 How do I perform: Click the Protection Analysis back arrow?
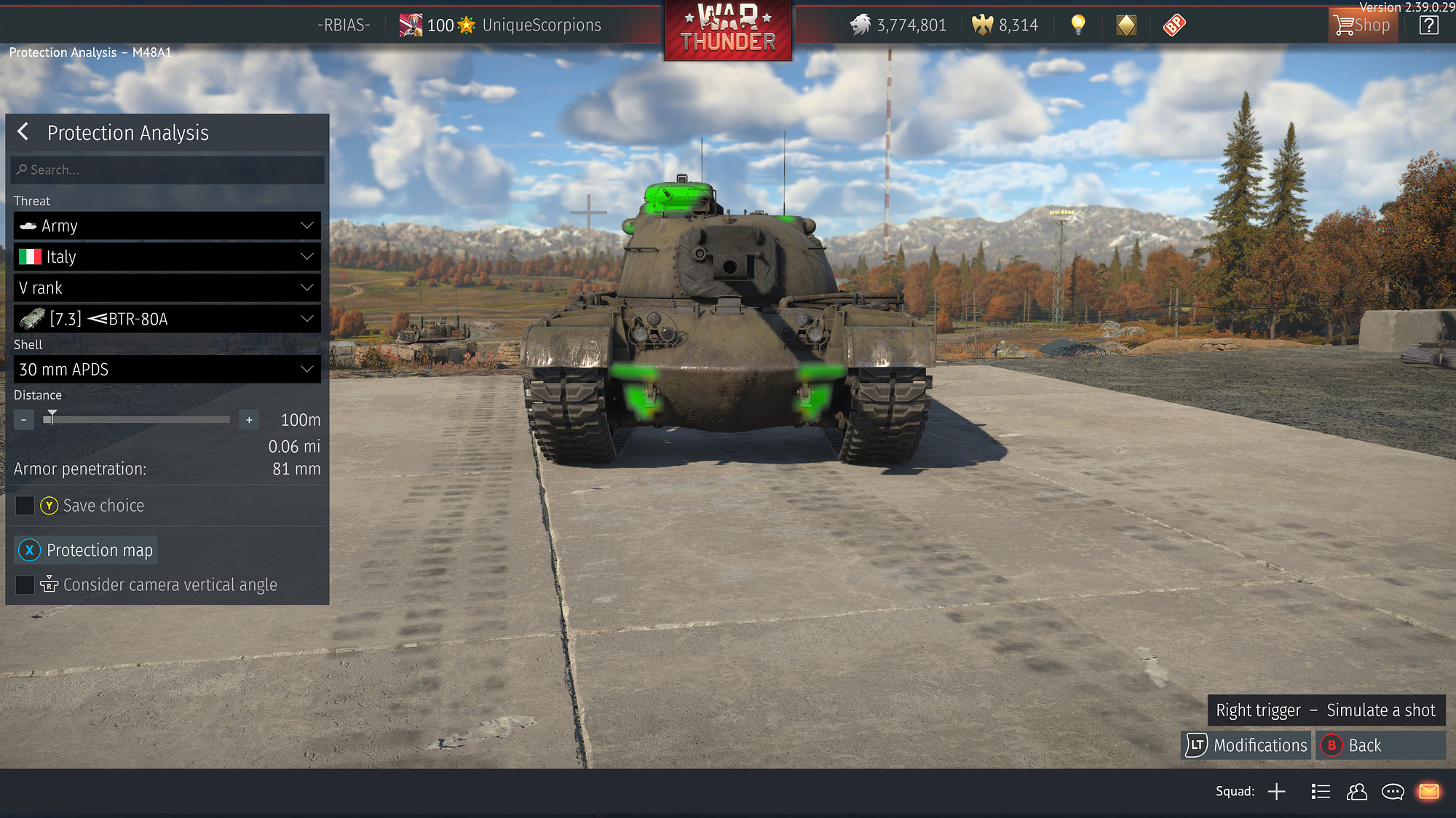pyautogui.click(x=23, y=132)
